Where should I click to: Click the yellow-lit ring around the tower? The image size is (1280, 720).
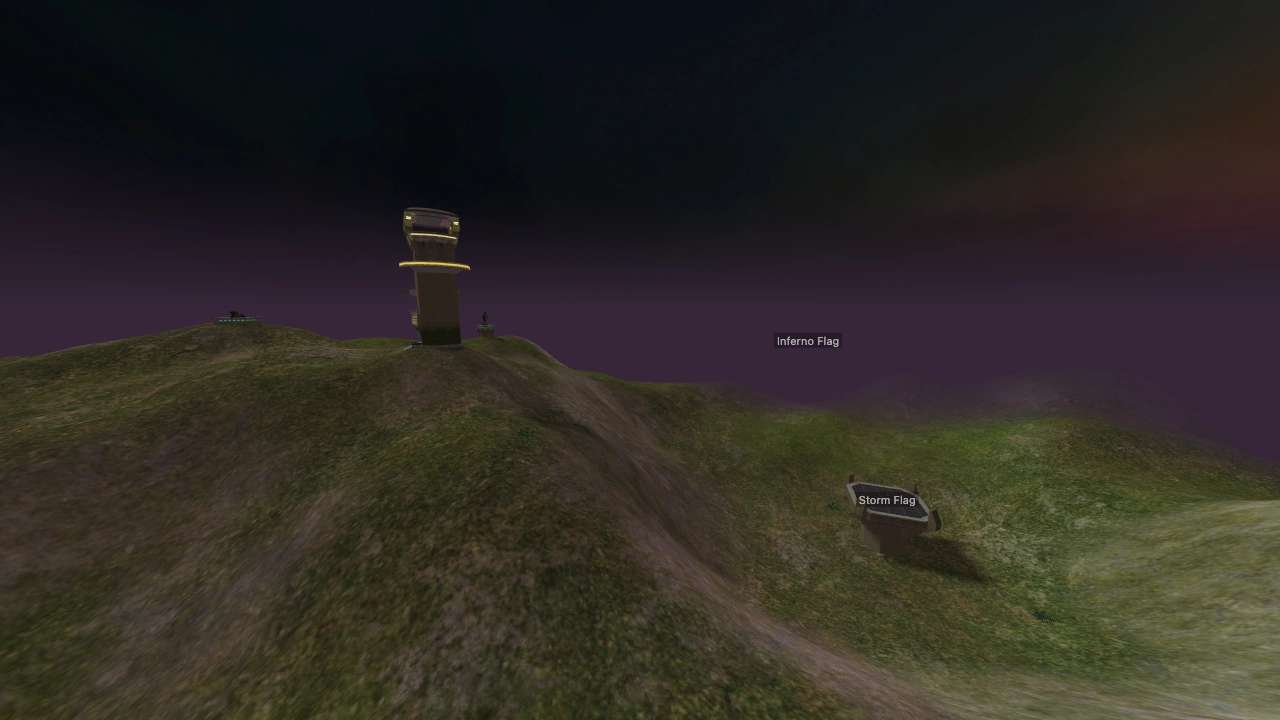433,262
